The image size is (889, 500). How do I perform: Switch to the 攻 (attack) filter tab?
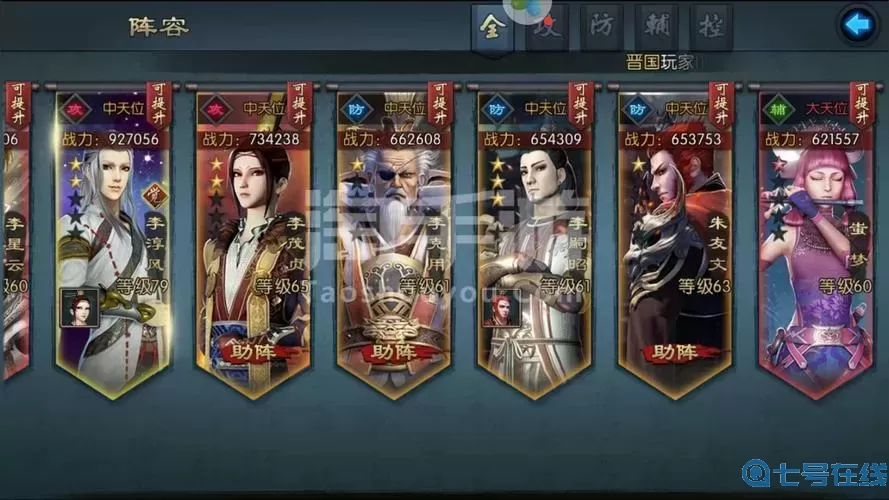click(x=546, y=27)
